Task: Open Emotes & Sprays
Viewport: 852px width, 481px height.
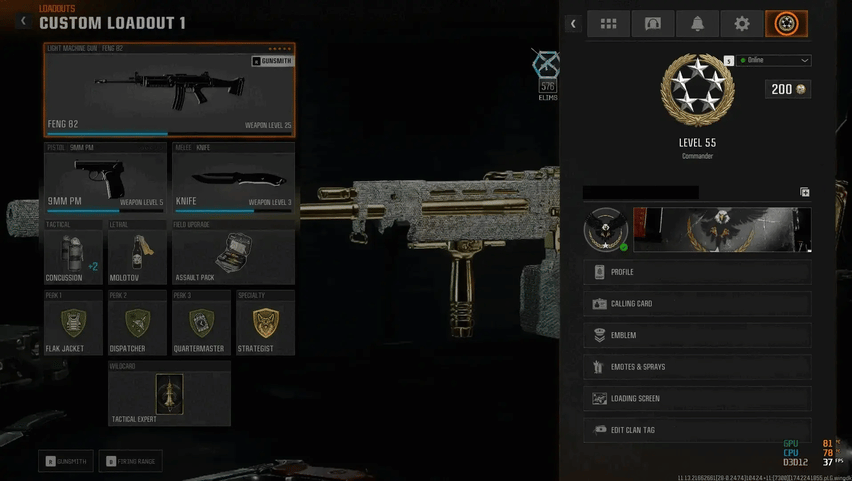Action: 697,367
